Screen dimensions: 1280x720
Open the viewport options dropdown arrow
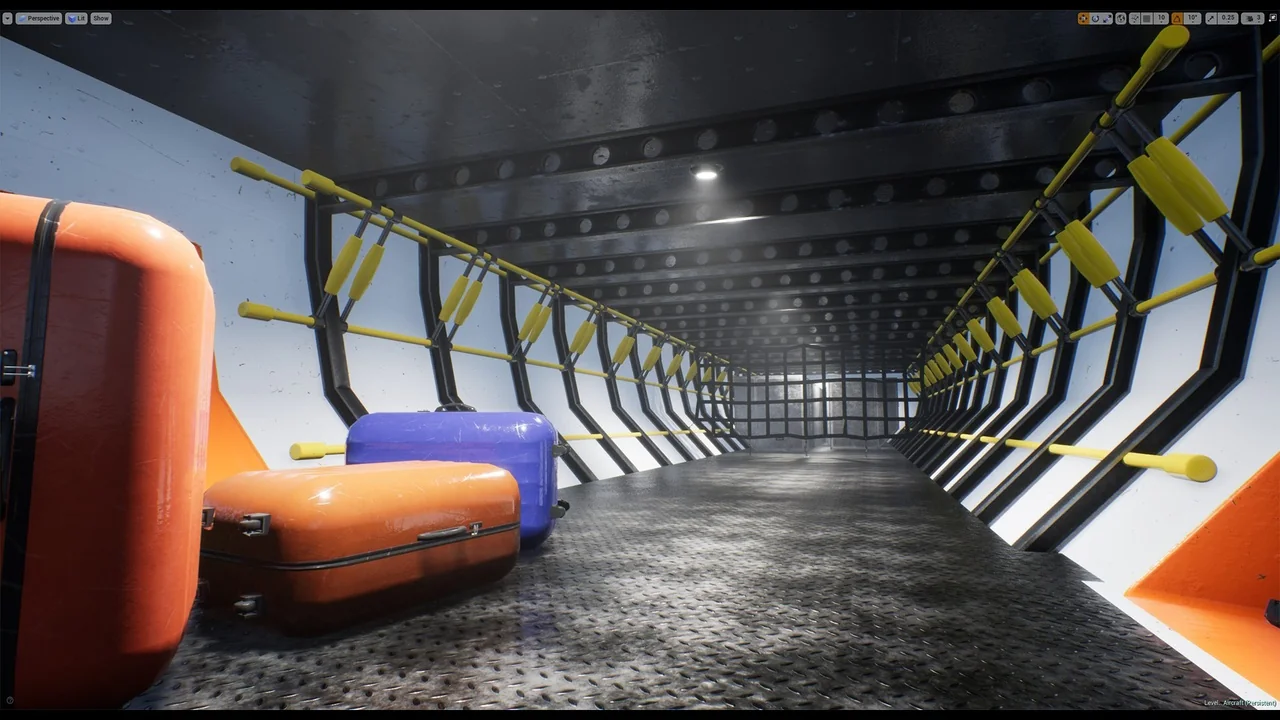click(x=8, y=18)
